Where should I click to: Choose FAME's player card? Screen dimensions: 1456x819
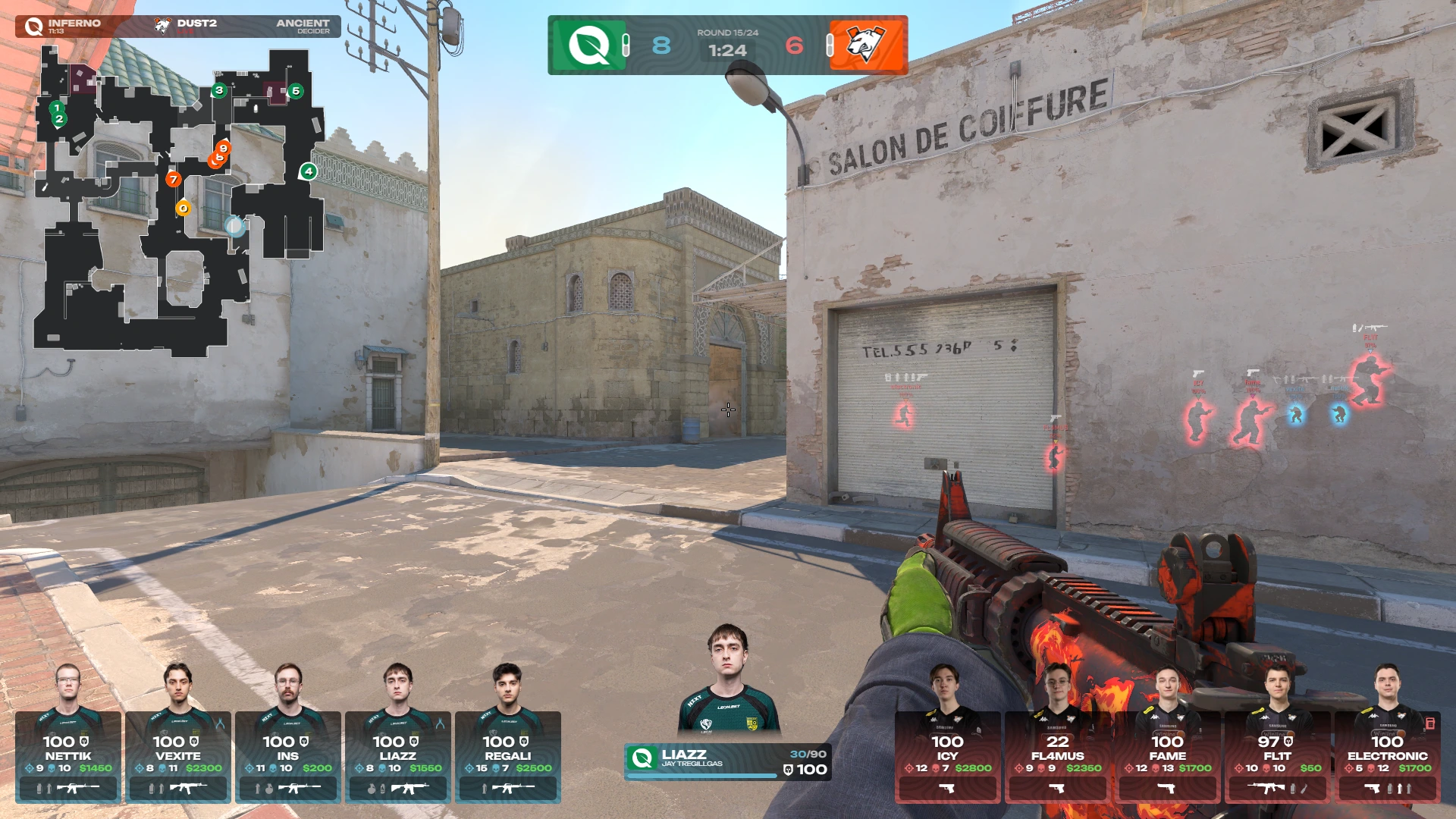(x=1167, y=756)
